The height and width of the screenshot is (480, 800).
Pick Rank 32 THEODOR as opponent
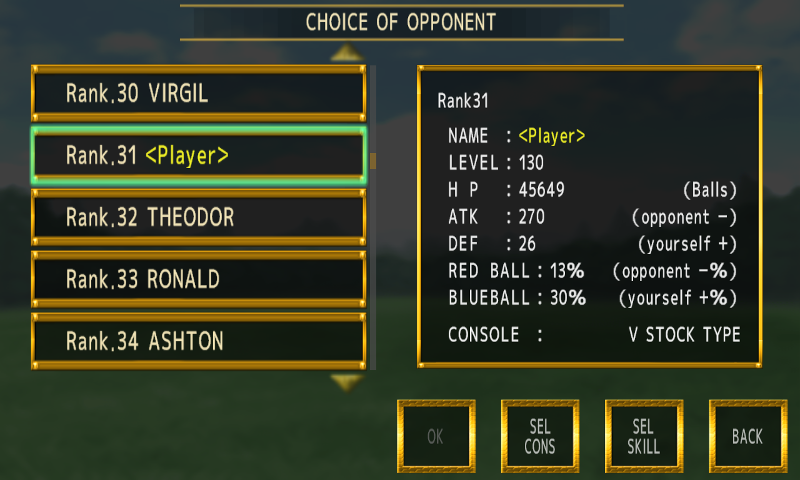point(199,217)
